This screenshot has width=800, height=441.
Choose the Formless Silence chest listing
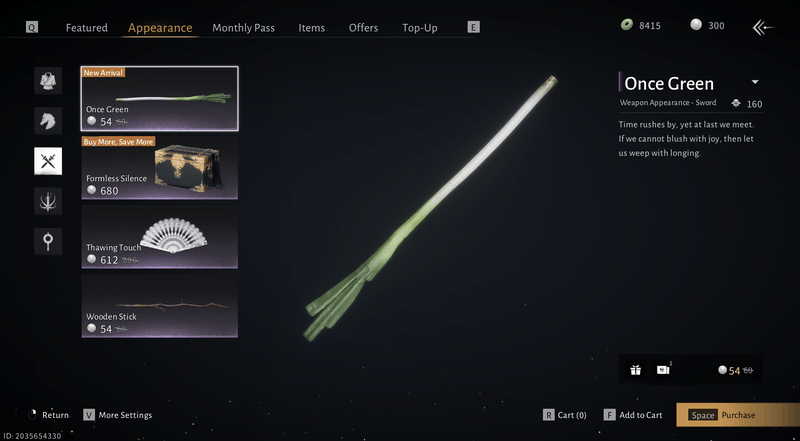[160, 168]
